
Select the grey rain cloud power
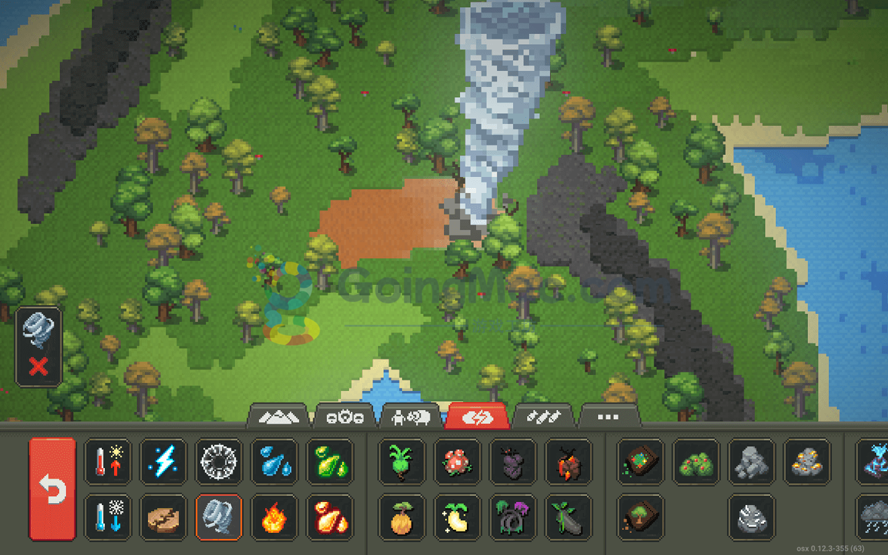coord(874,518)
